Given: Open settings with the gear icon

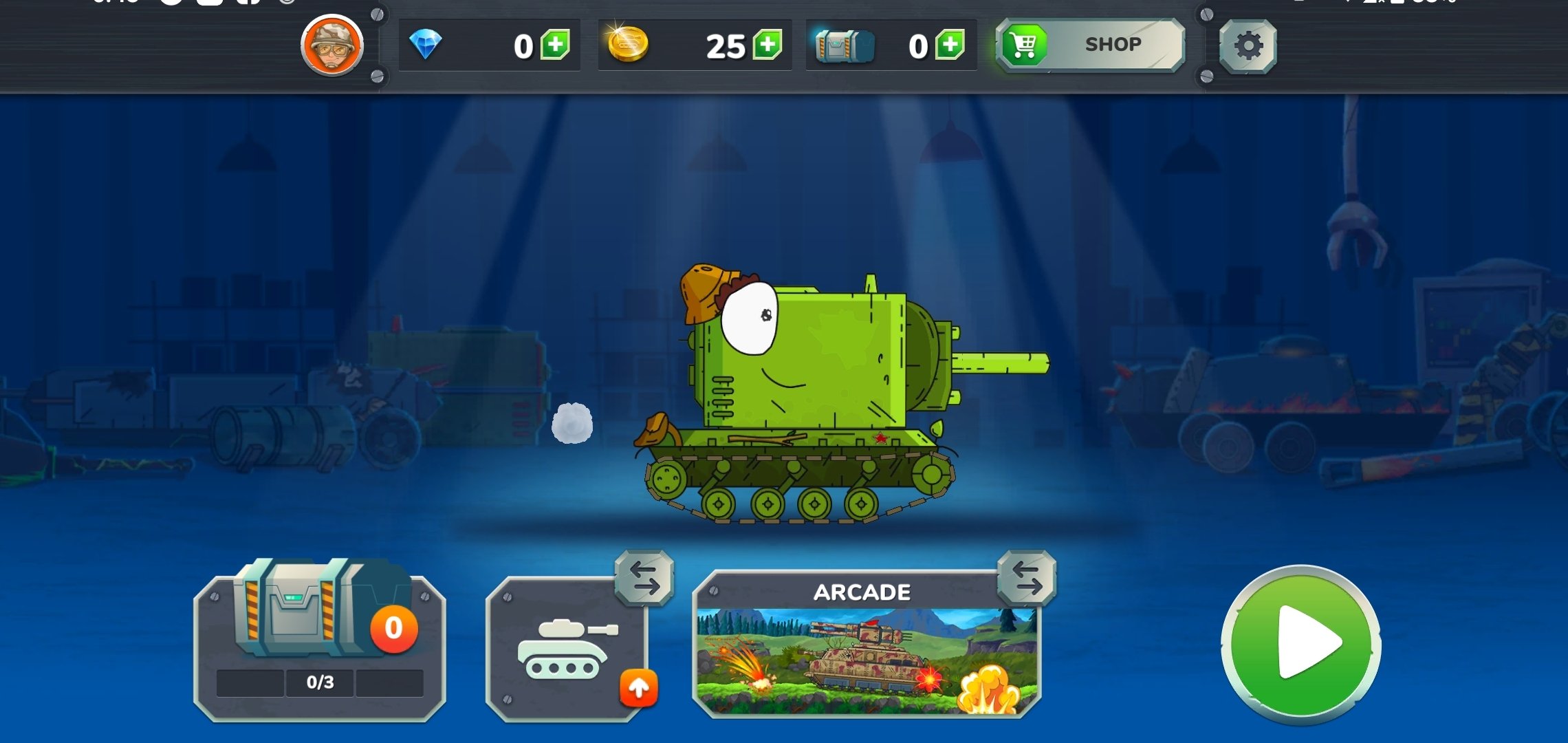Looking at the screenshot, I should pos(1248,46).
